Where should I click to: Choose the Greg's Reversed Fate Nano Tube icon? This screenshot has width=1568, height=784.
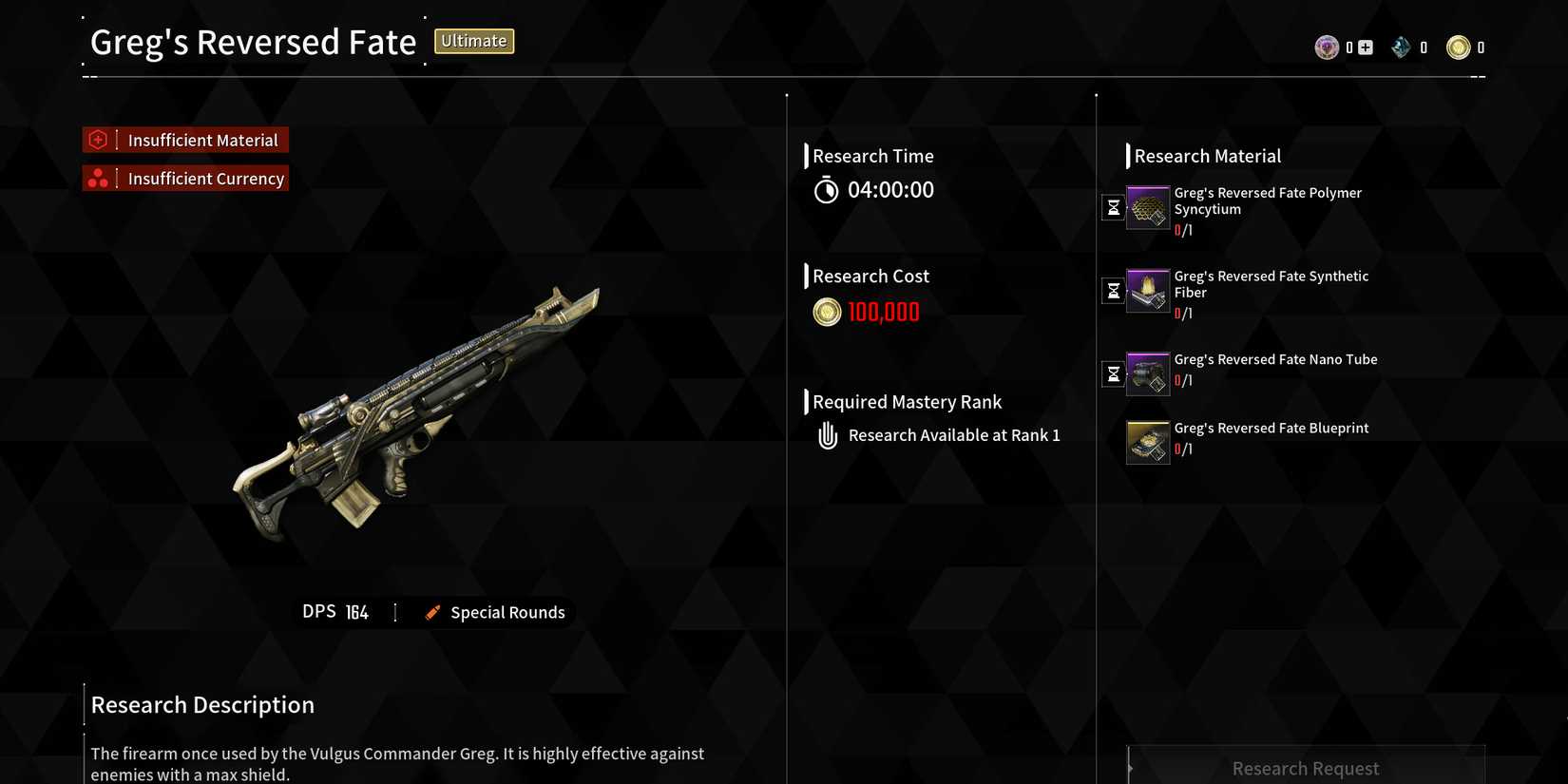pos(1147,373)
